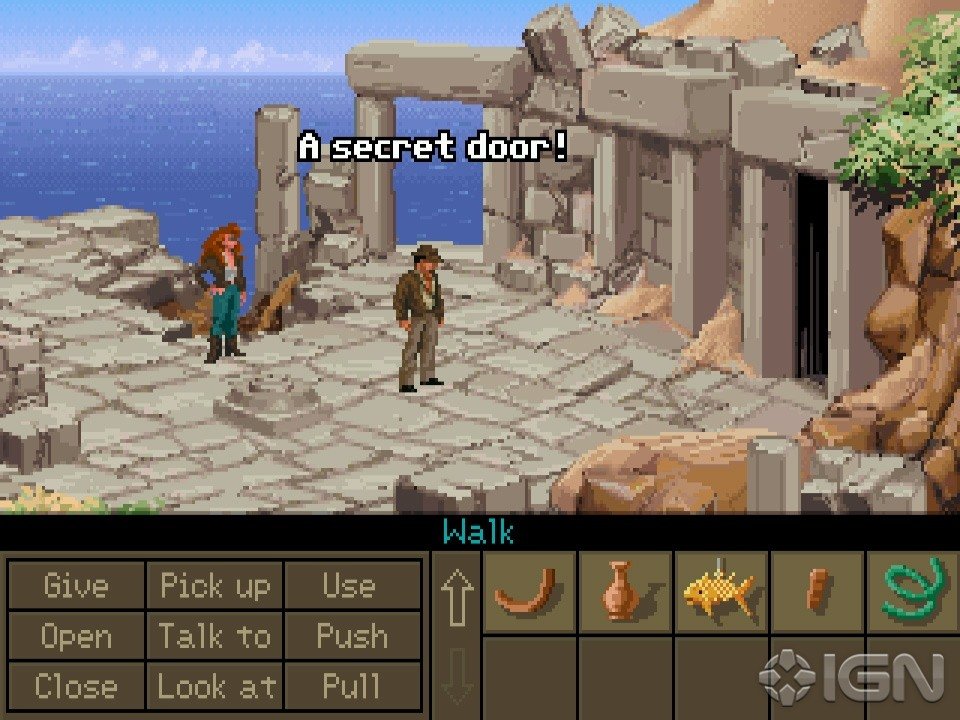Screen dimensions: 960x720
Task: Choose the Talk to verb
Action: point(214,636)
